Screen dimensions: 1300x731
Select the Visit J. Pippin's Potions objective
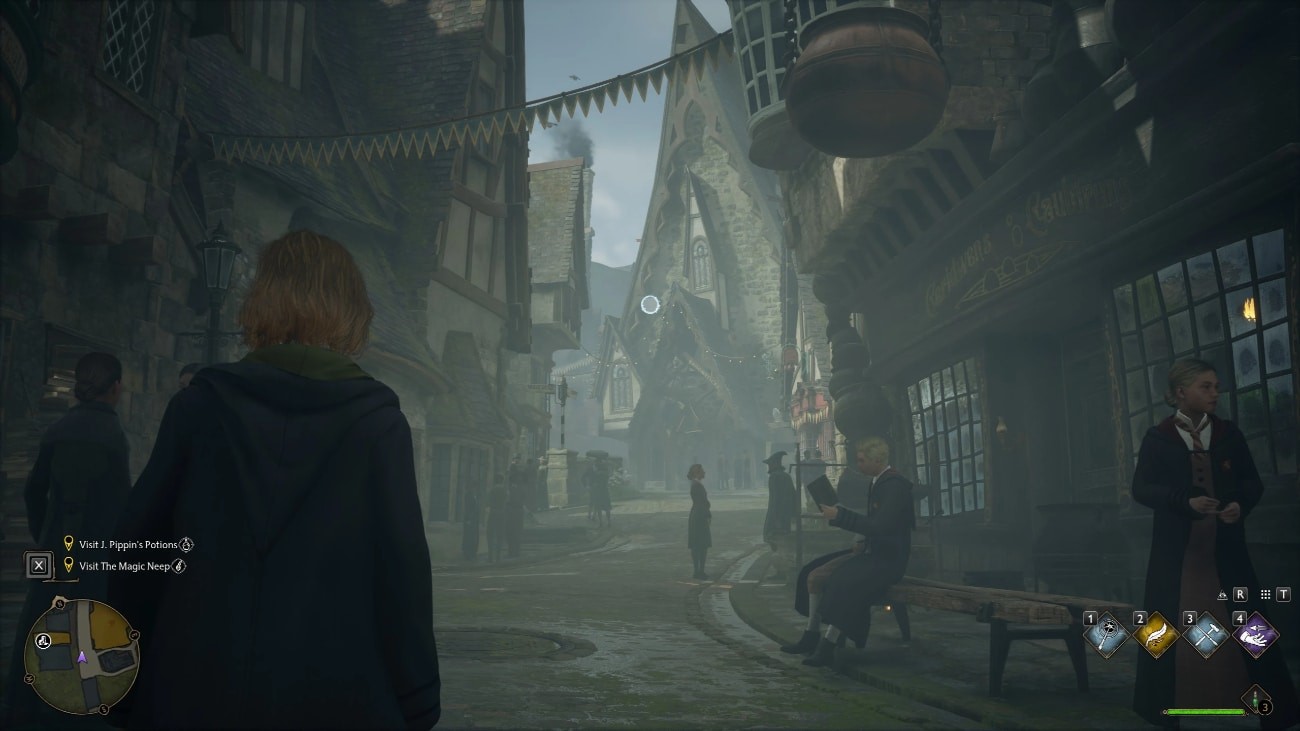[x=128, y=545]
